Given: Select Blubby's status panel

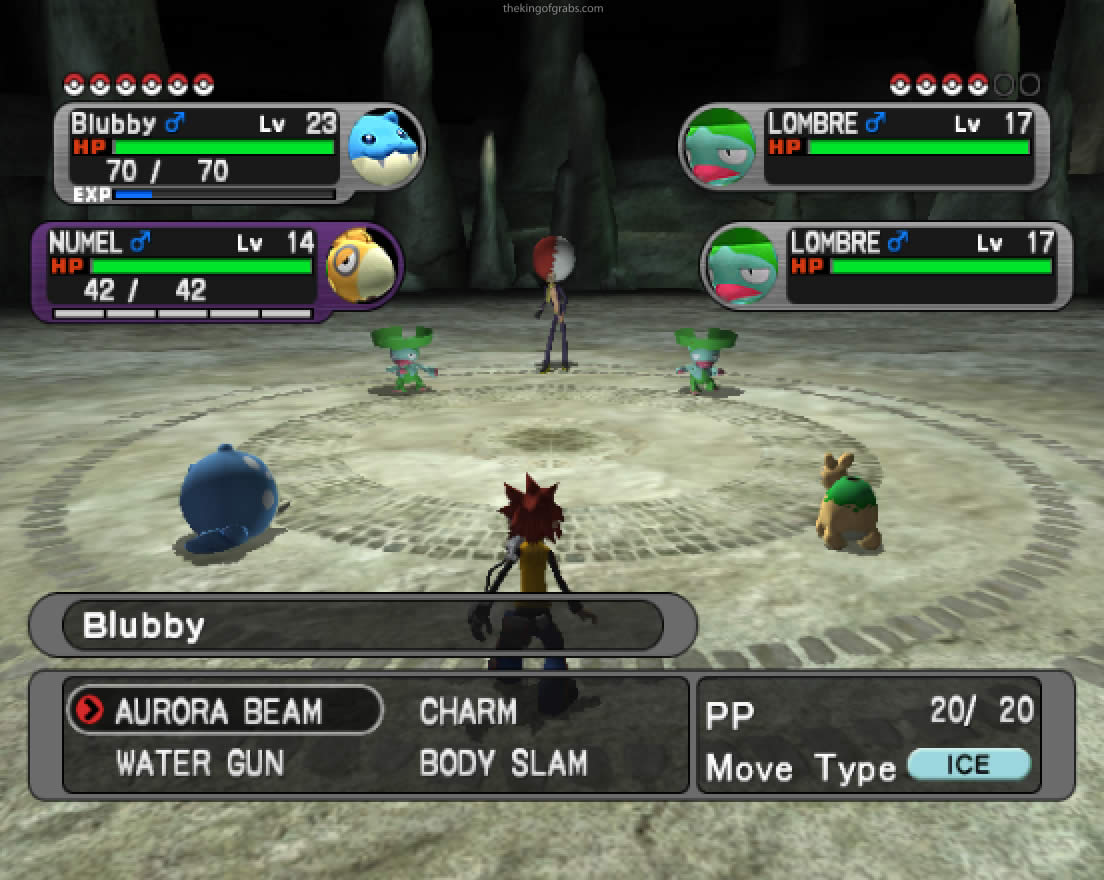Looking at the screenshot, I should (x=238, y=154).
